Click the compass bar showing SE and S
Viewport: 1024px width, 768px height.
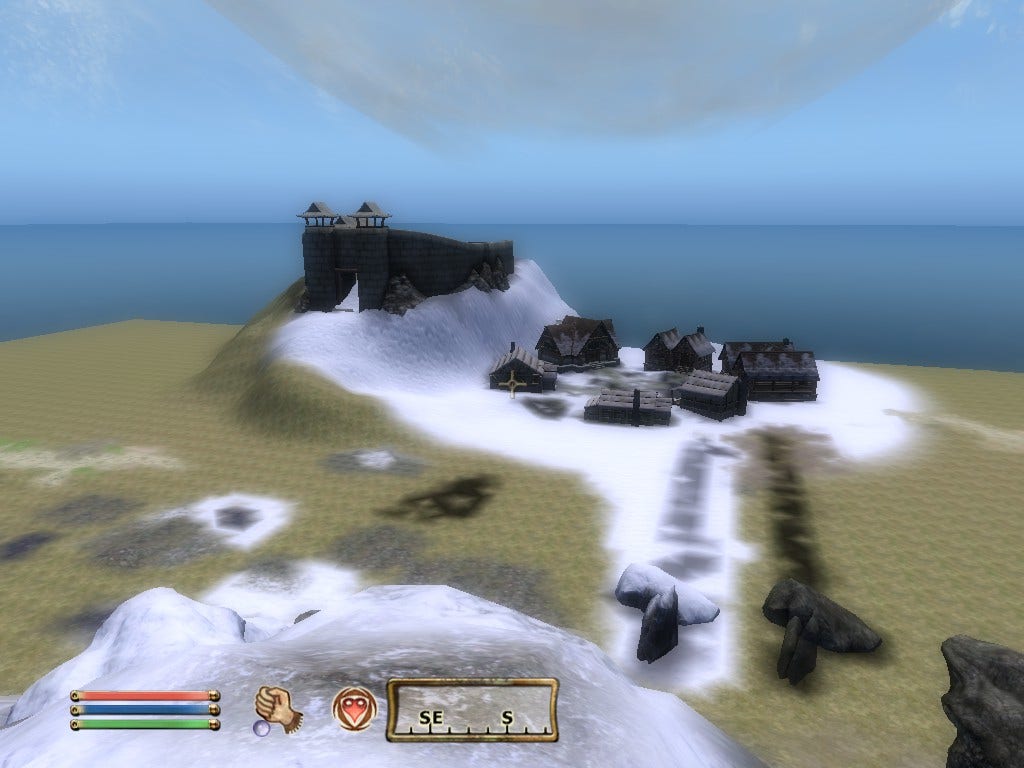coord(472,710)
